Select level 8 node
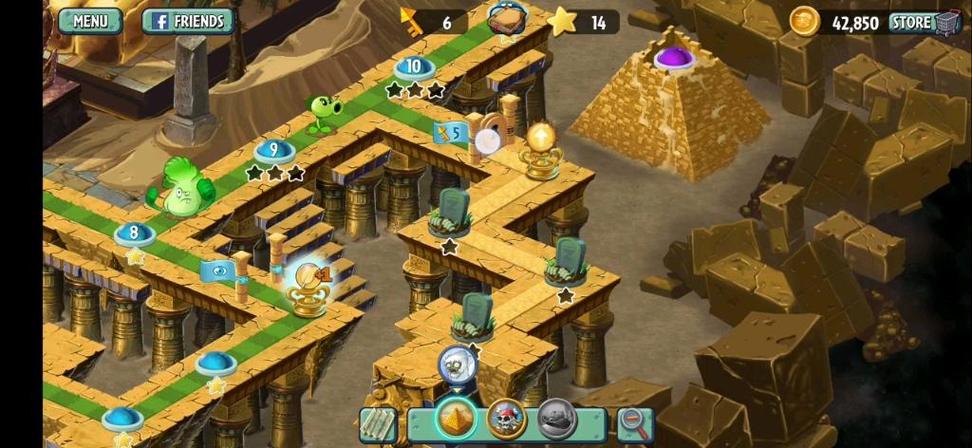This screenshot has width=972, height=448. 134,234
